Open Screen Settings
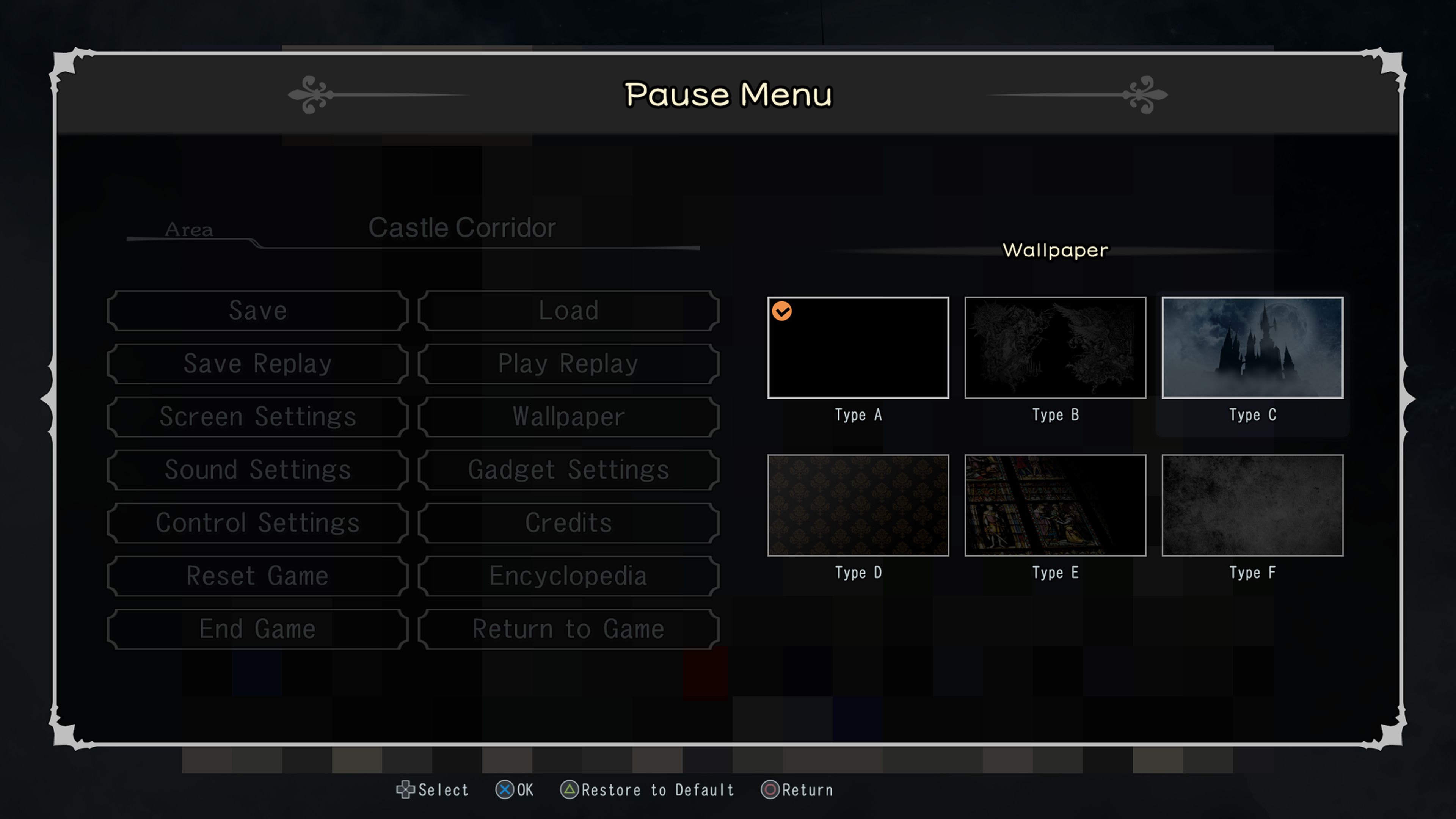Viewport: 1456px width, 819px height. (258, 417)
